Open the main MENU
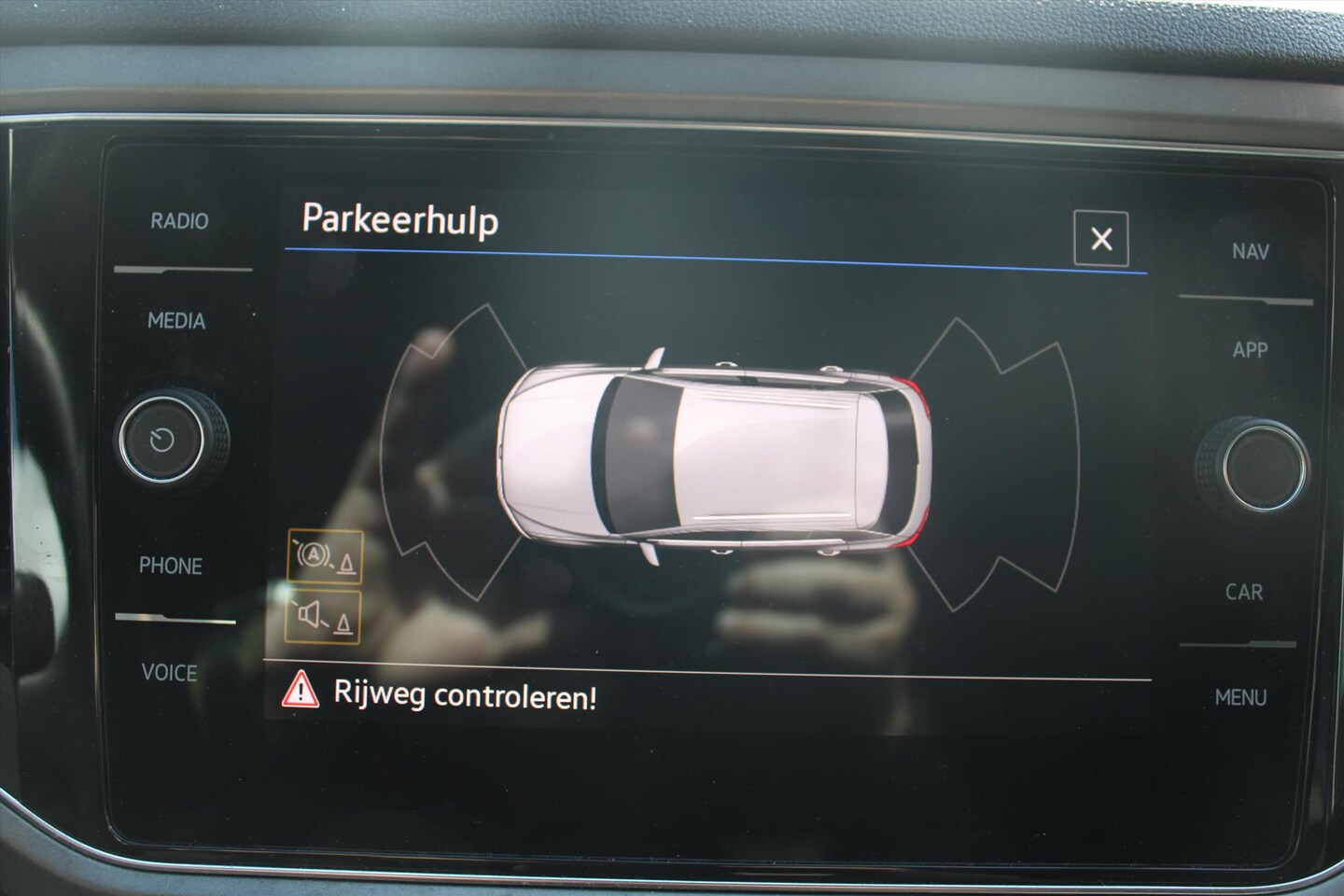Image resolution: width=1344 pixels, height=896 pixels. (x=1240, y=697)
